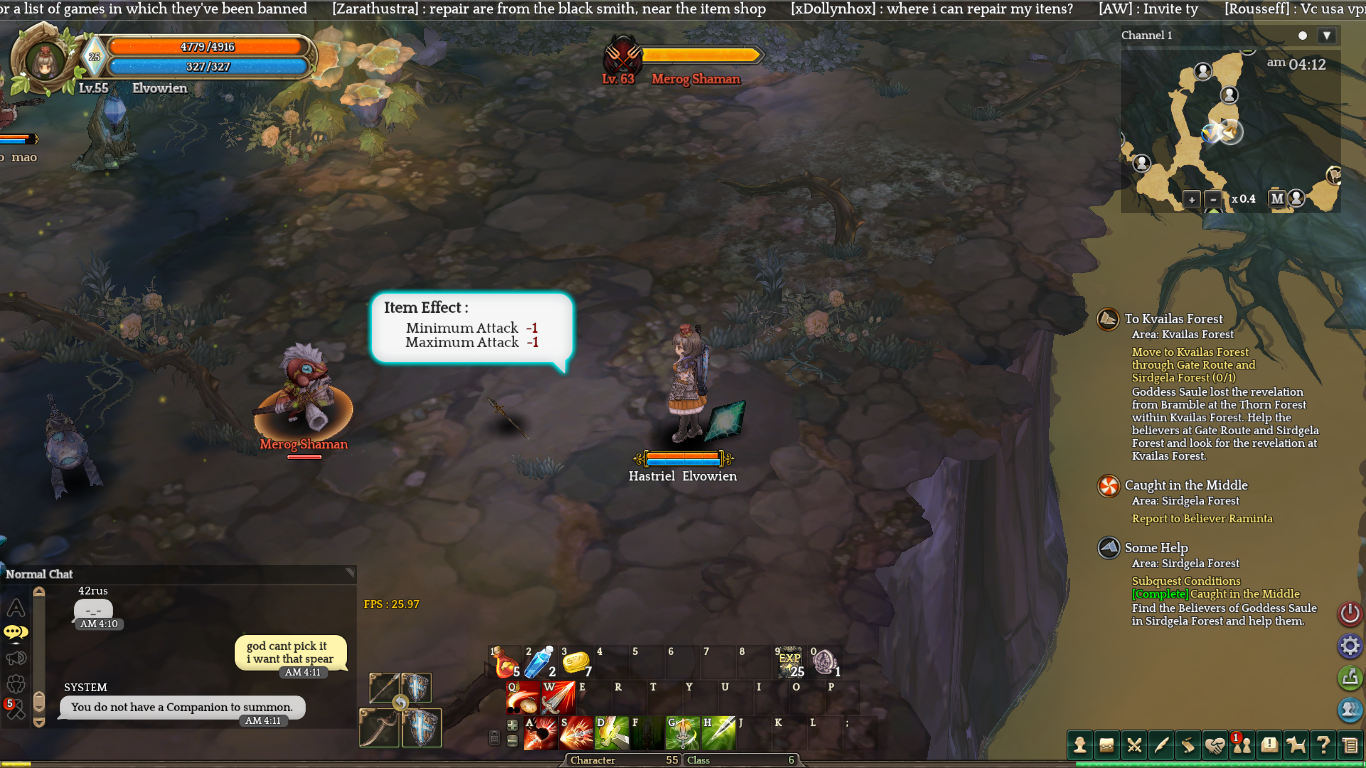Zoom in the minimap with plus button
Screen dimensions: 1366x768
coord(1191,199)
